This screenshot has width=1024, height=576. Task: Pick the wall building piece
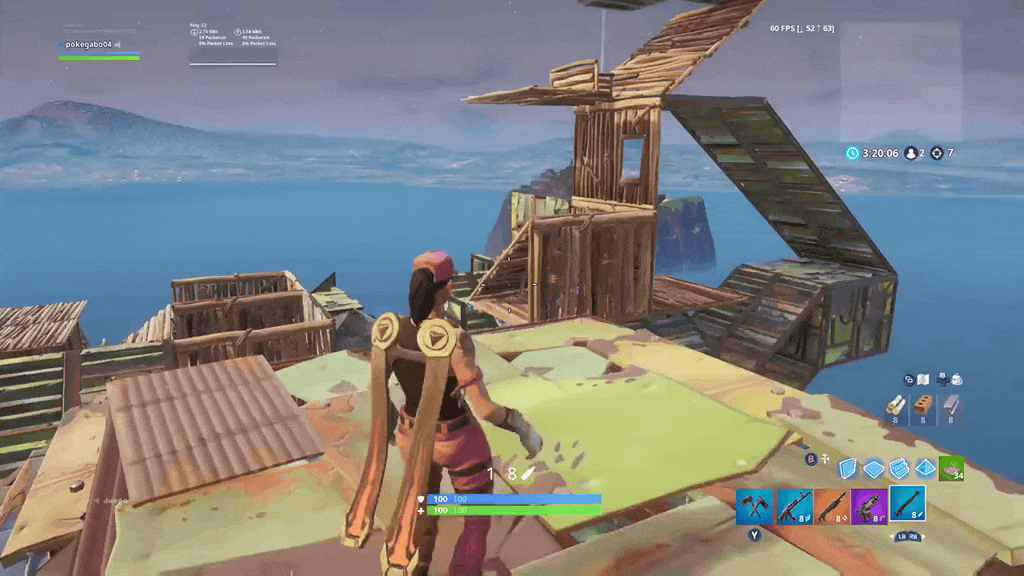coord(848,467)
